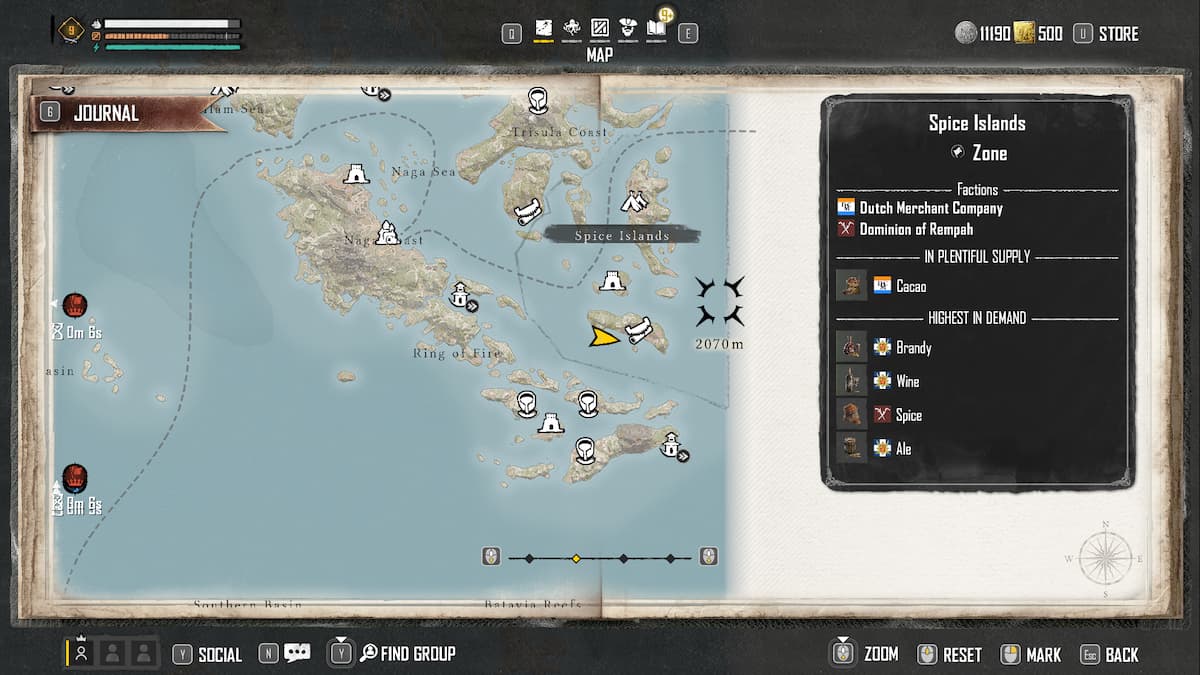
Task: Select the yellow diamond zoom level marker
Action: [x=576, y=558]
